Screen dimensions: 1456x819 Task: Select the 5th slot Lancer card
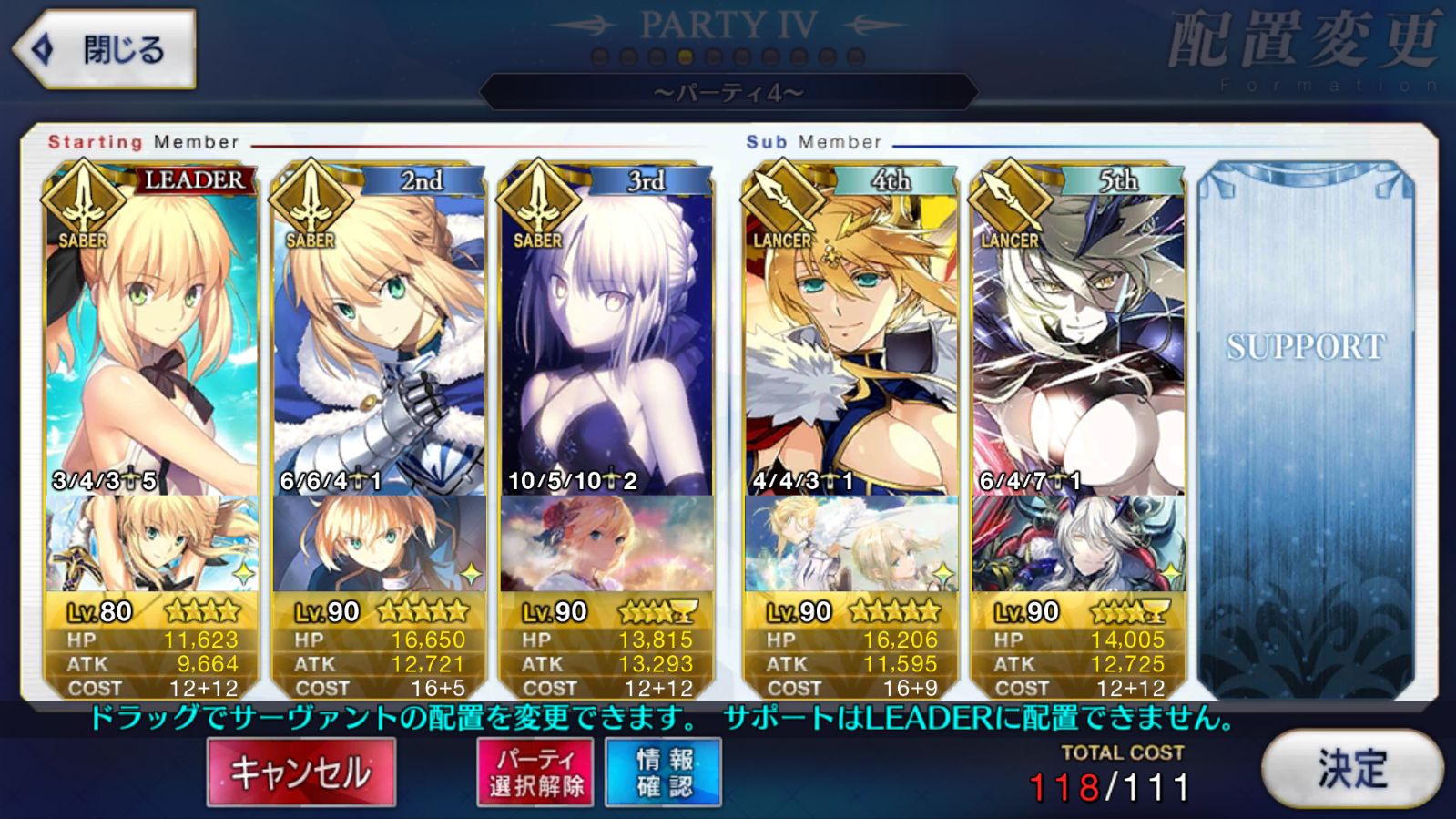click(1078, 346)
